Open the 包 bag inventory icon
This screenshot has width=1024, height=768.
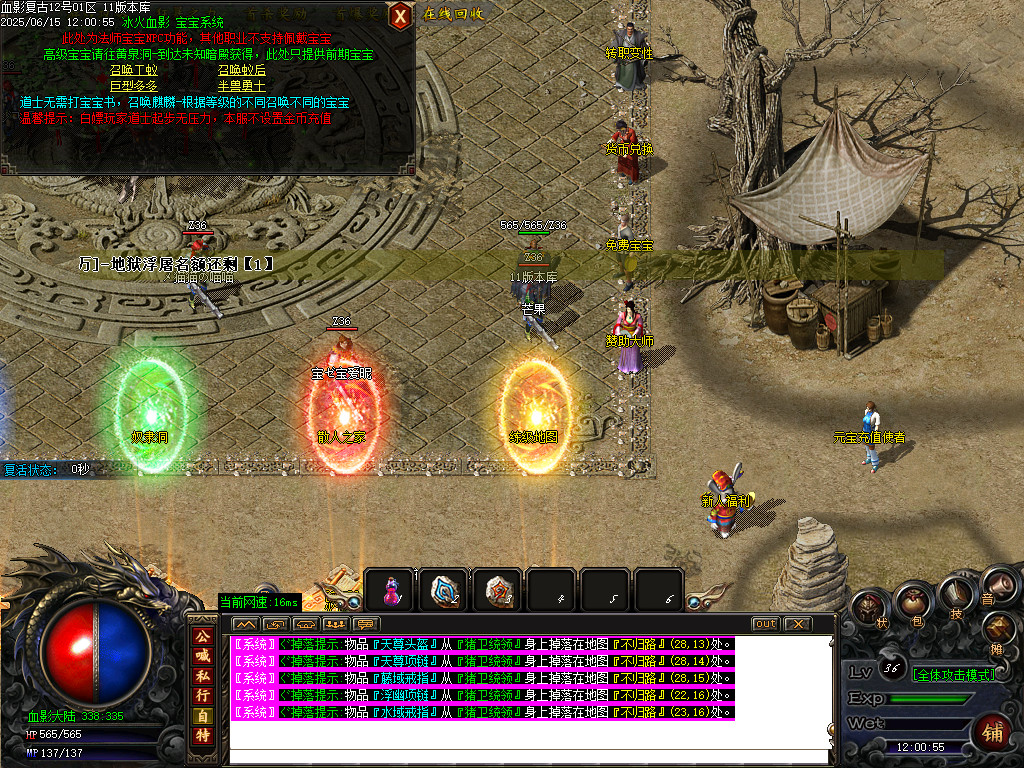(x=912, y=602)
